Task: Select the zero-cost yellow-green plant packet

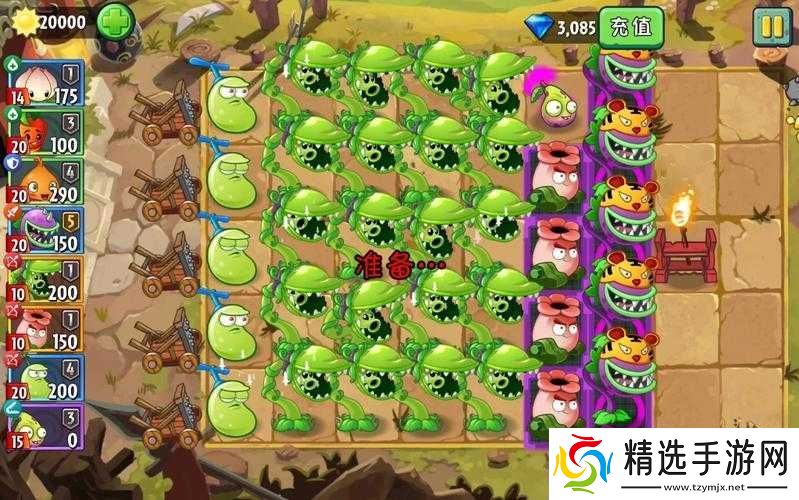Action: 43,426
